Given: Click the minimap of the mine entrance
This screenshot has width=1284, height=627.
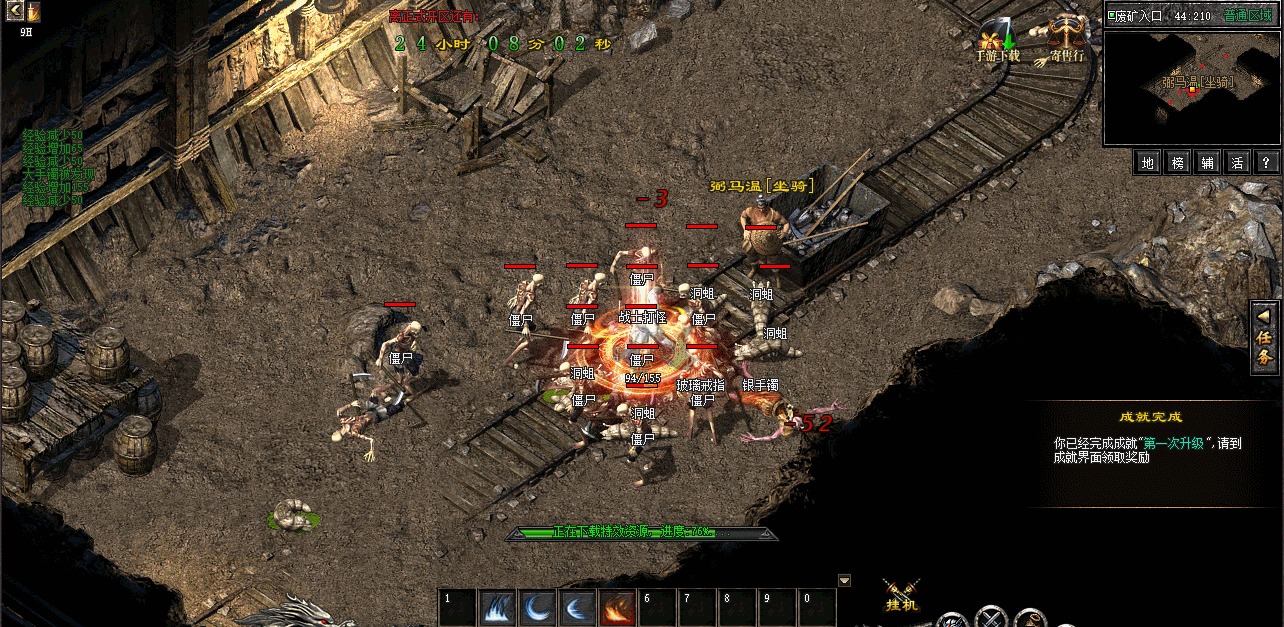Looking at the screenshot, I should (x=1191, y=88).
